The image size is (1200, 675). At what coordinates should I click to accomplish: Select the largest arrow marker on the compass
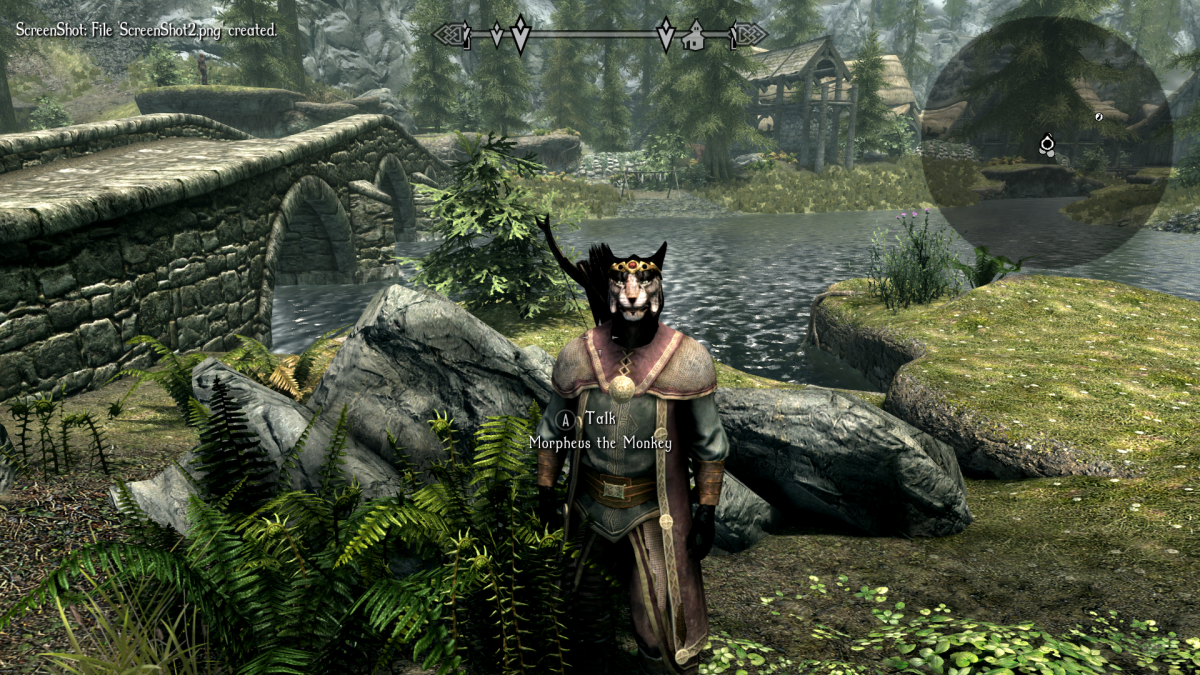[x=520, y=34]
